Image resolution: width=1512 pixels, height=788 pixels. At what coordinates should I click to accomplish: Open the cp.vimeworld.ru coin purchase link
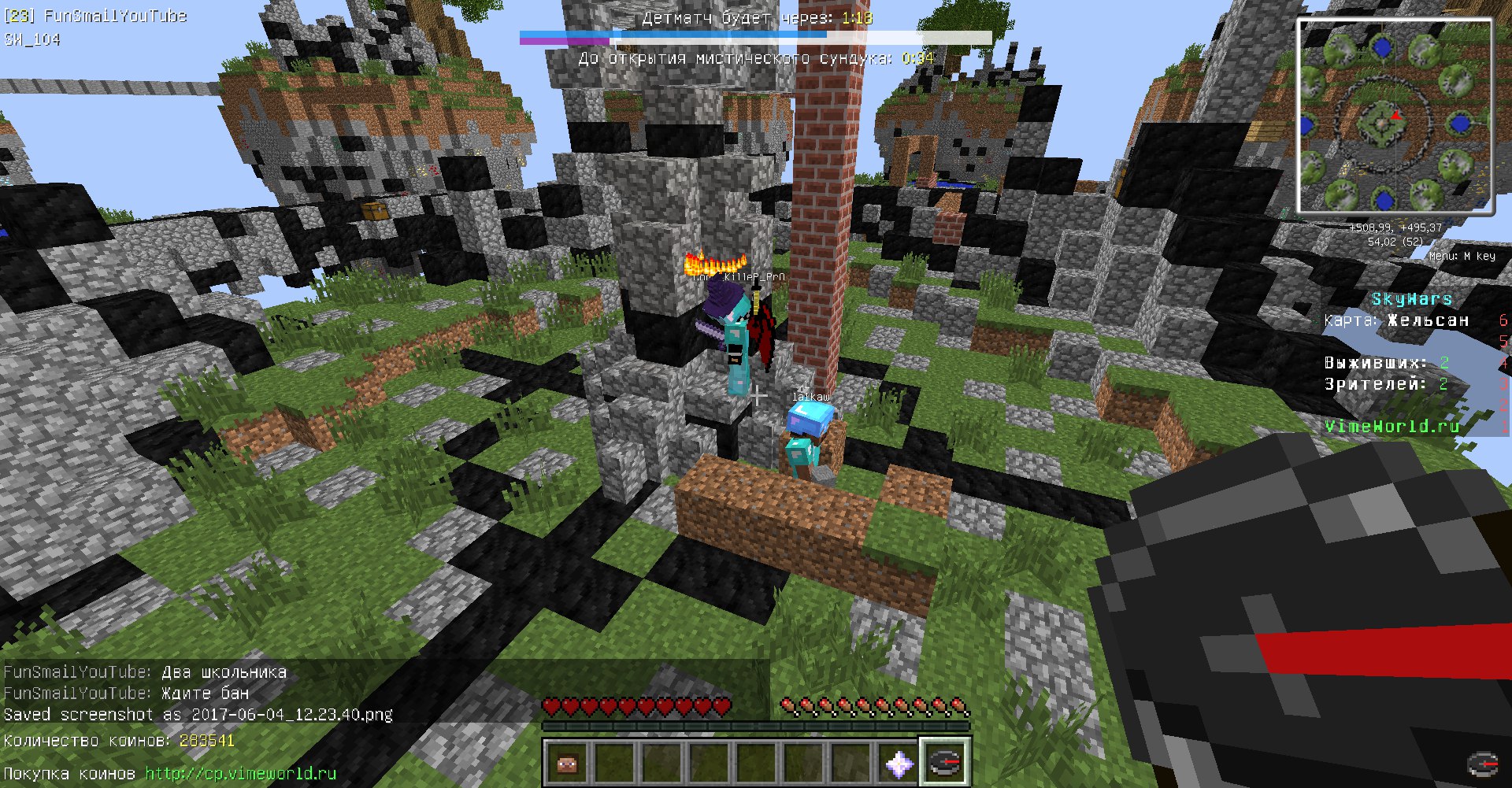[240, 773]
